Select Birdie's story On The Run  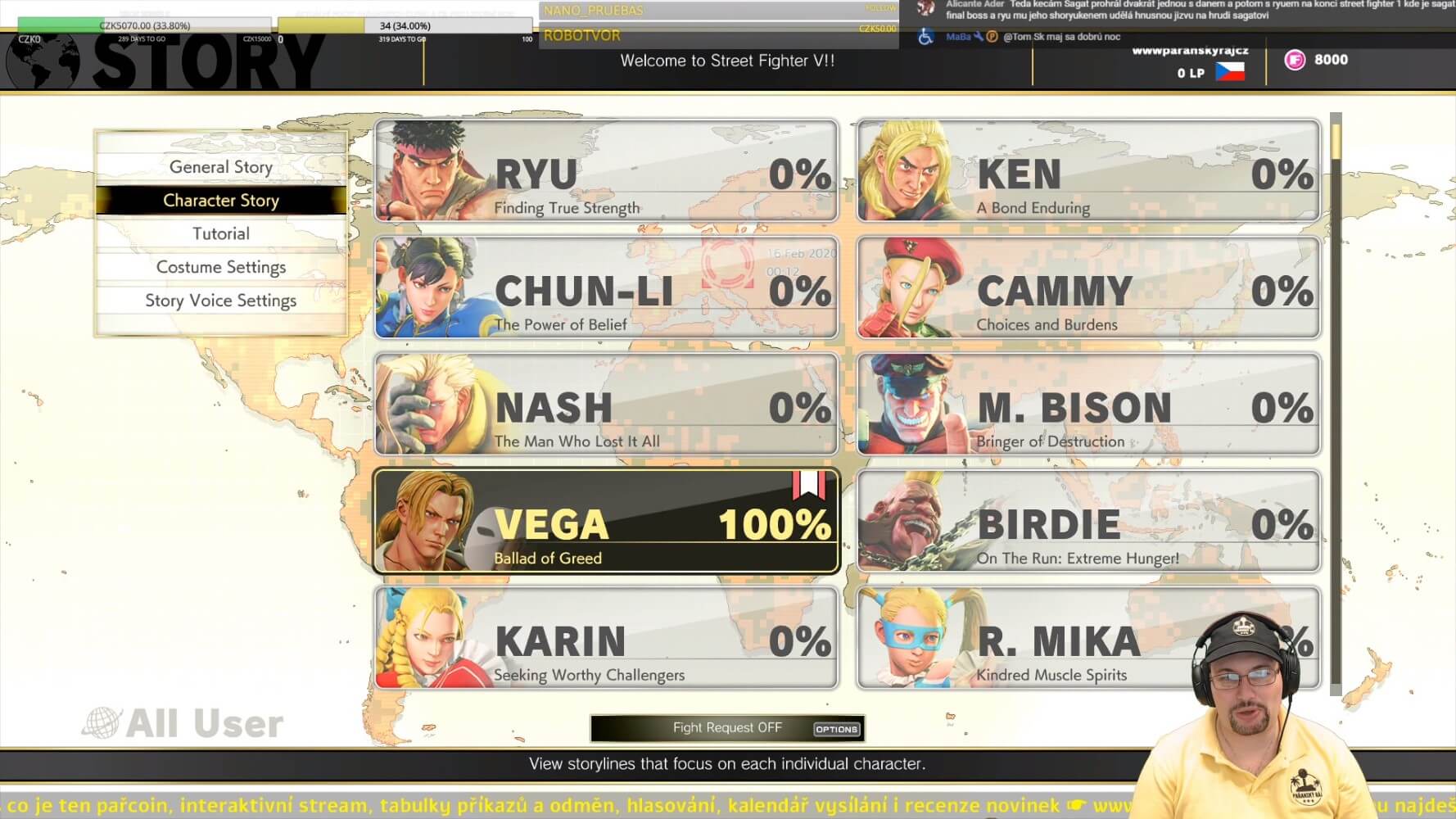point(1088,523)
